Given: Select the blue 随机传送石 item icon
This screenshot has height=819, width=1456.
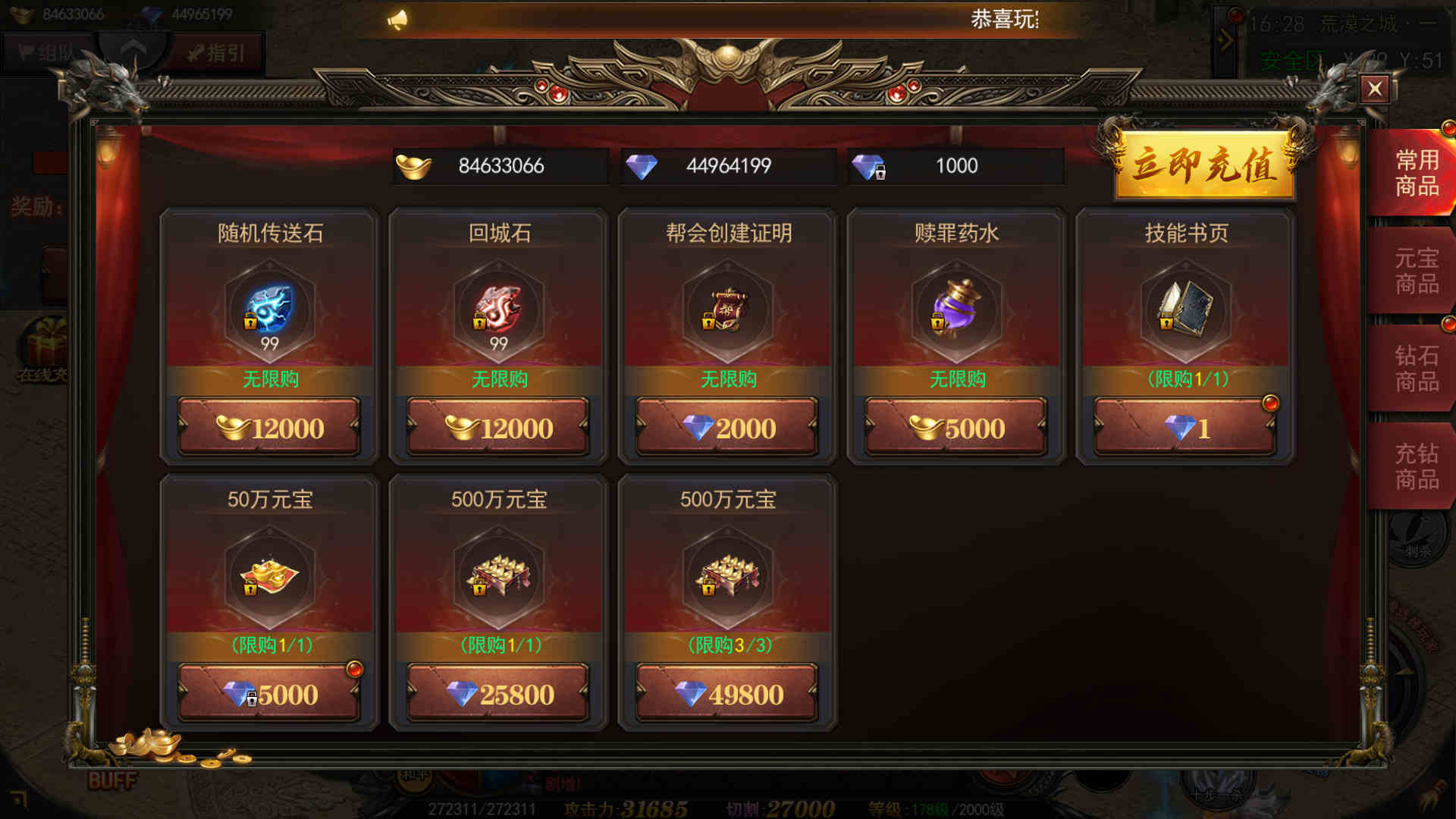Looking at the screenshot, I should (269, 309).
